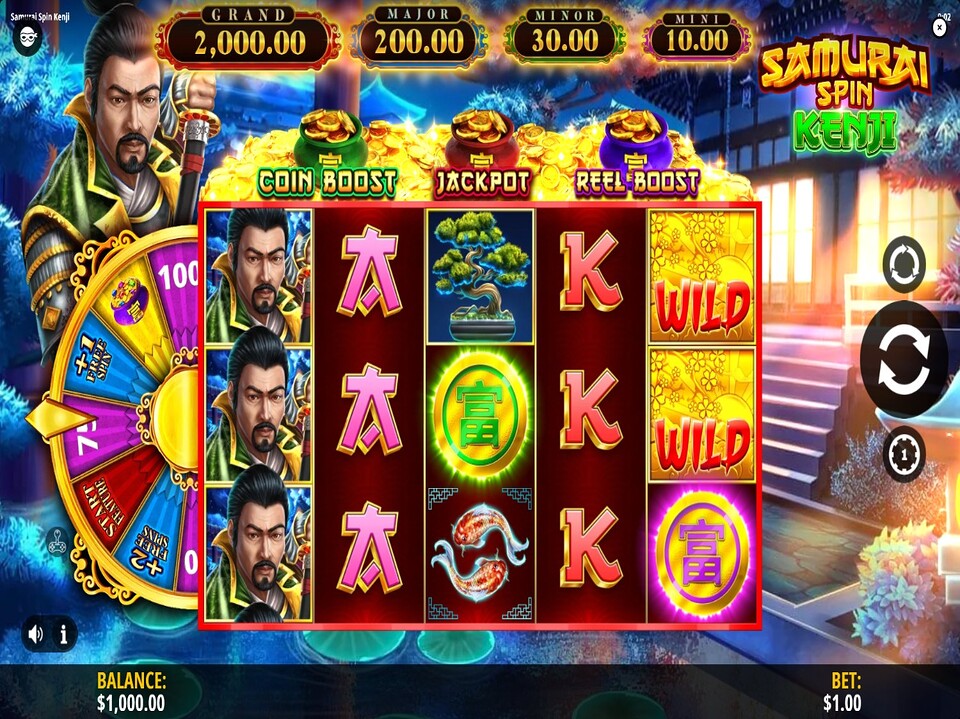Click the masked avatar icon under the title
960x719 pixels.
pos(28,38)
